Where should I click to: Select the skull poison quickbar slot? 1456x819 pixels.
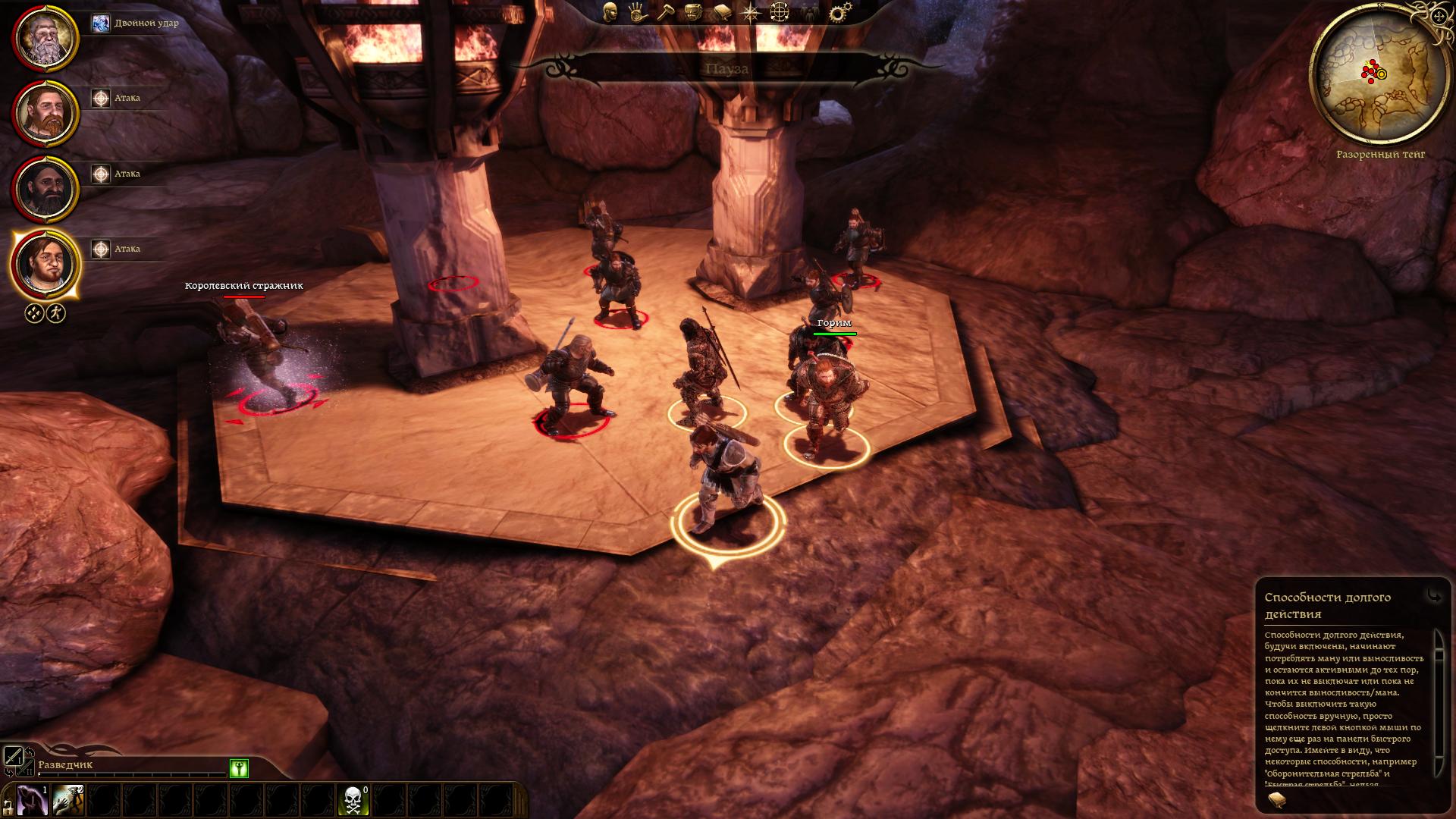[353, 800]
